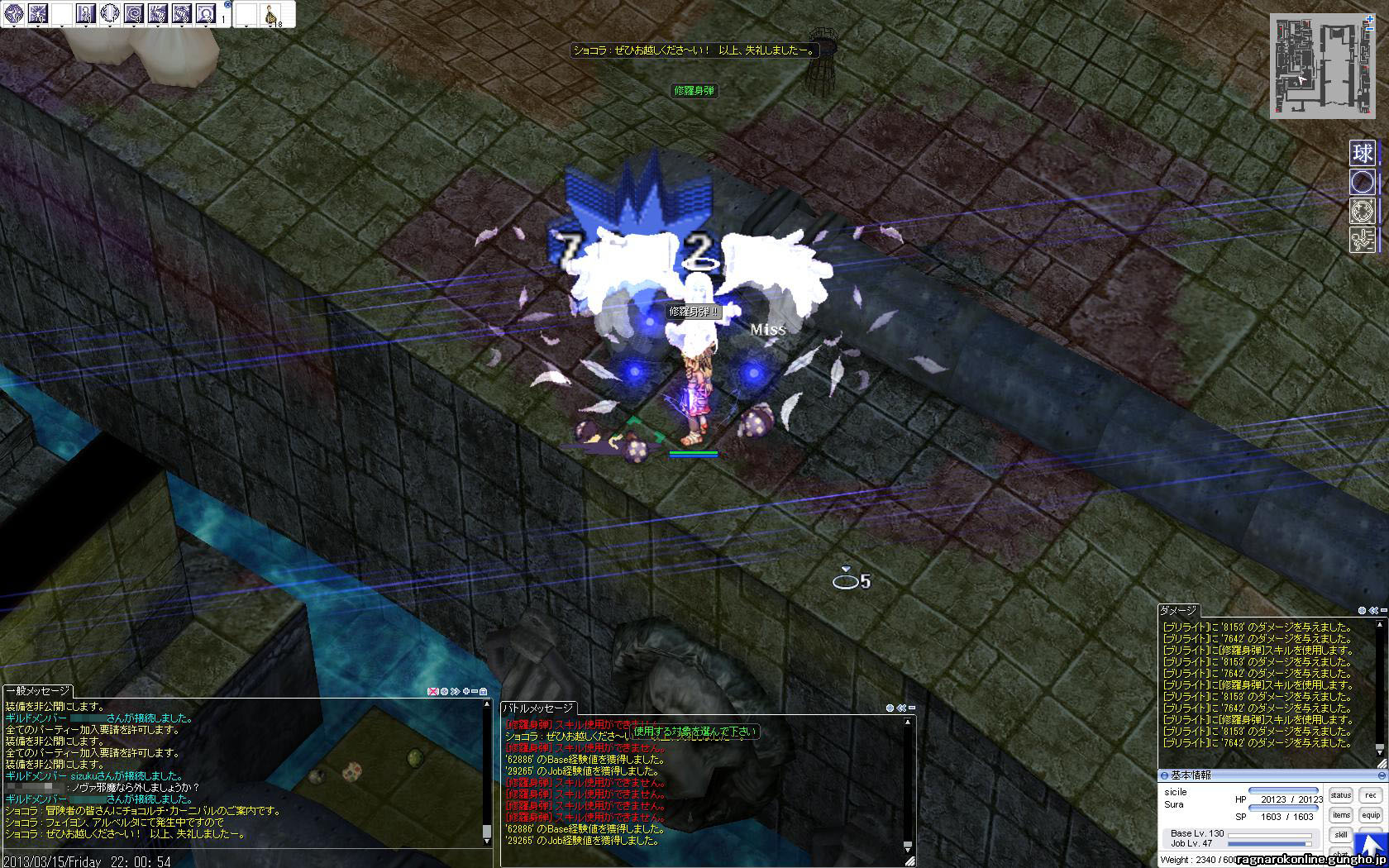Select the running figure status icon
Viewport: 1389px width, 868px height.
1363,240
